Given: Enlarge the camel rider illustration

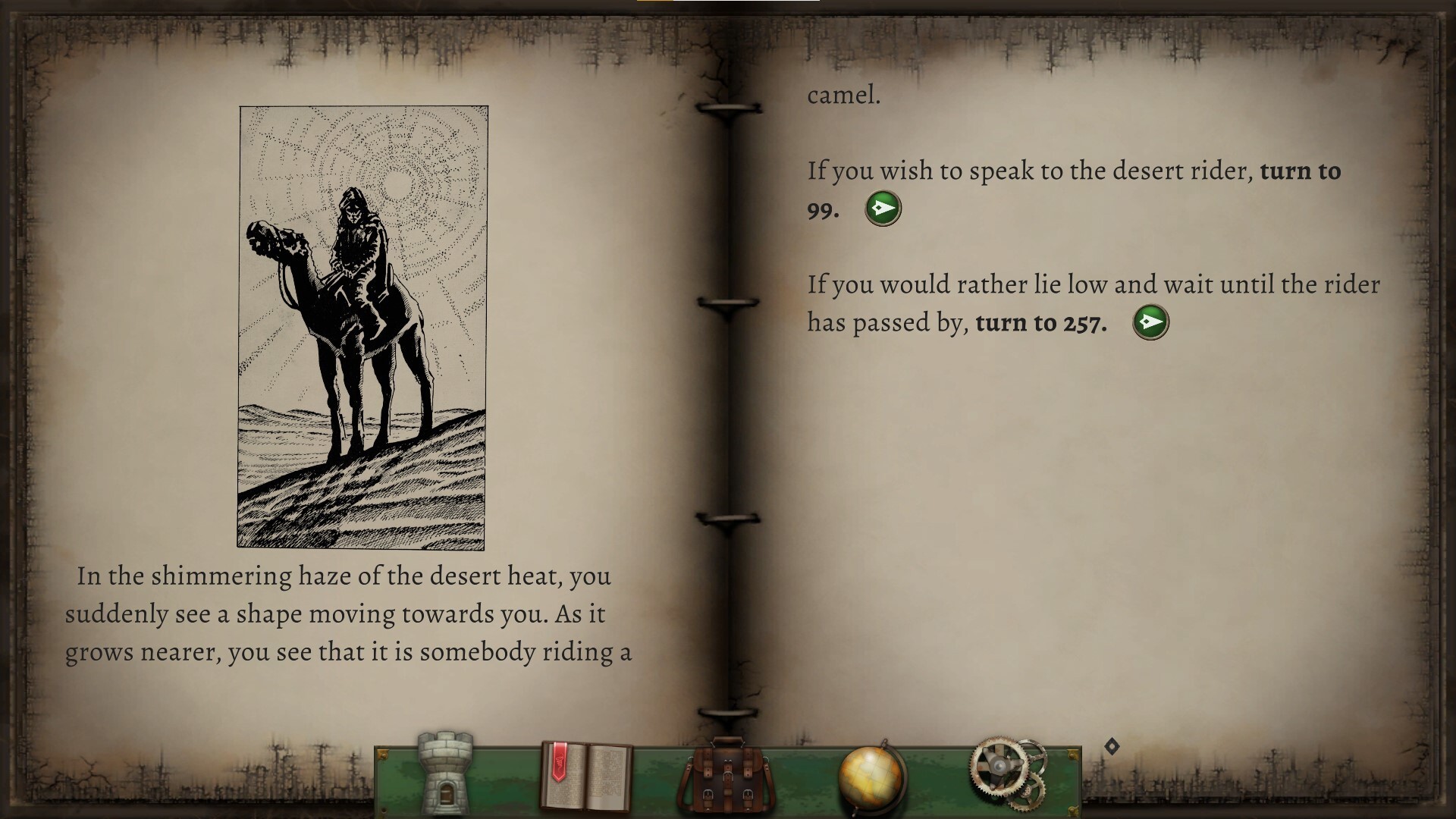Looking at the screenshot, I should tap(362, 327).
